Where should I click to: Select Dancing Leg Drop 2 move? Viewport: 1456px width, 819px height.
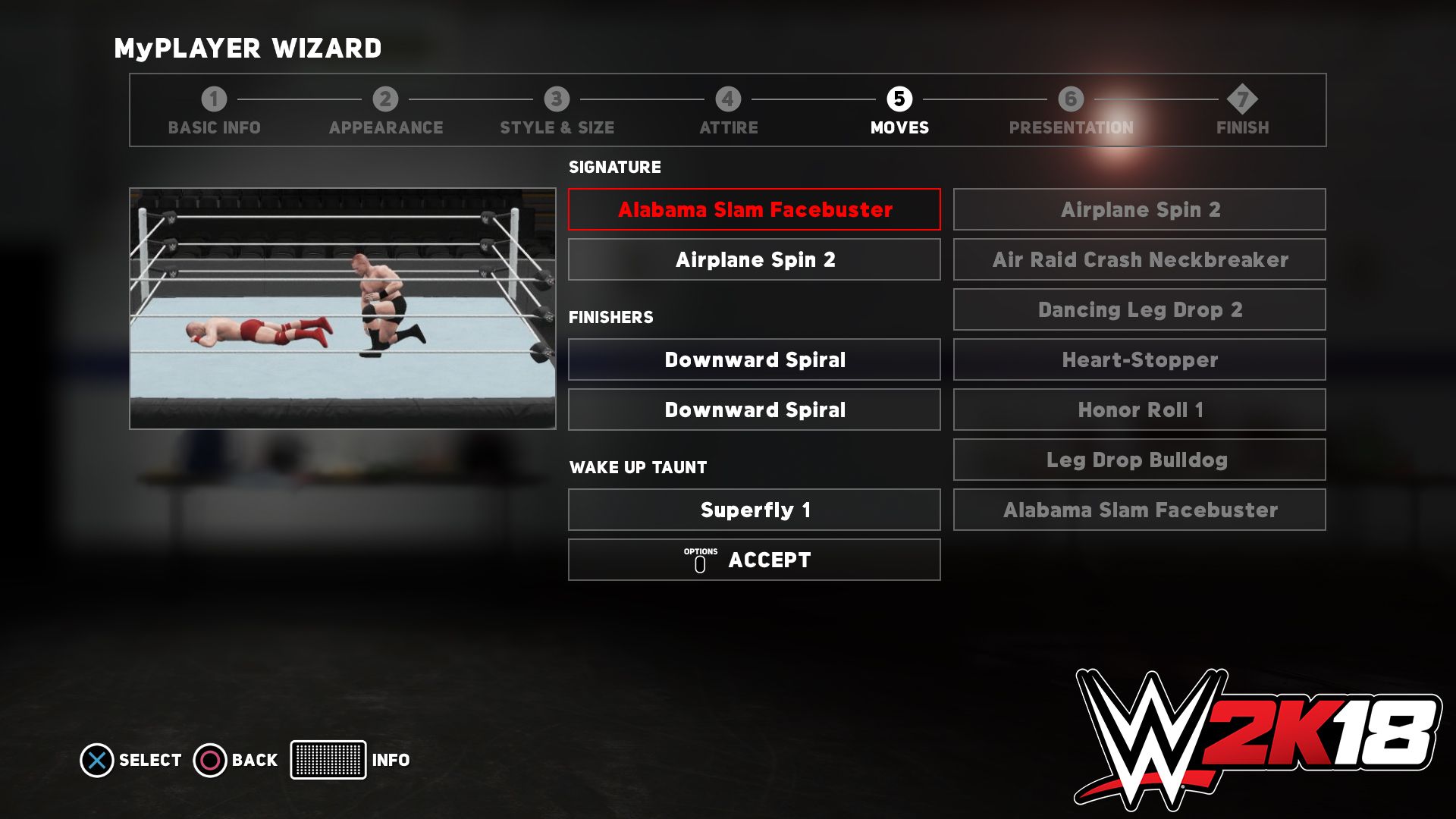[x=1138, y=309]
